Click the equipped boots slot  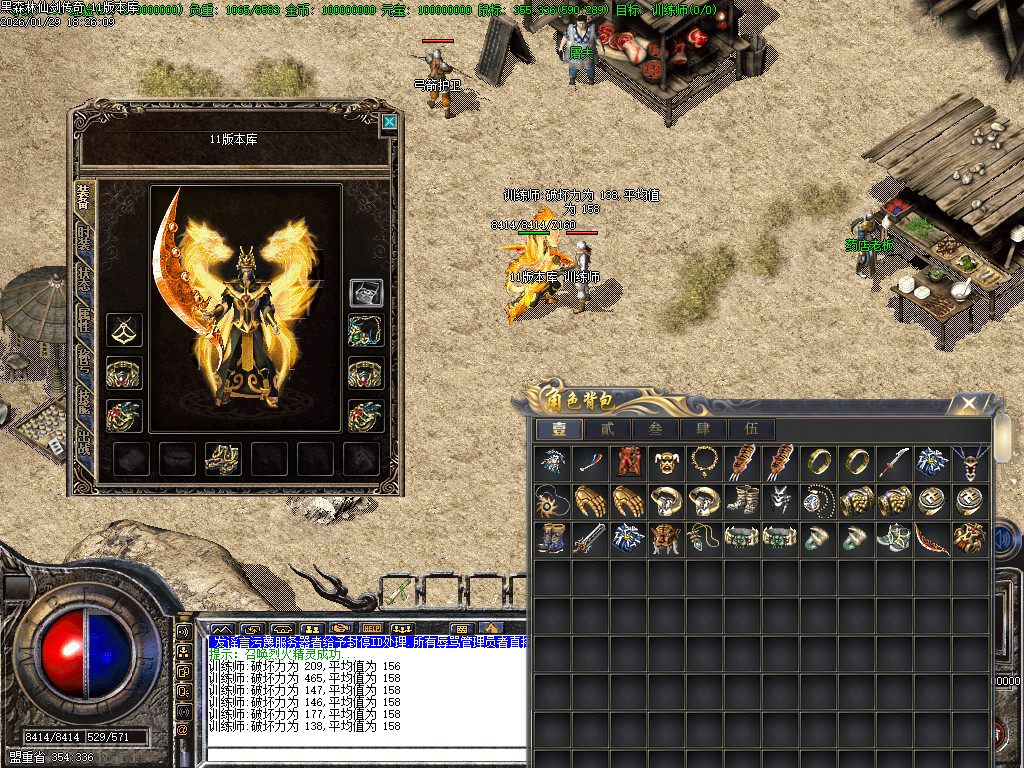coord(221,458)
